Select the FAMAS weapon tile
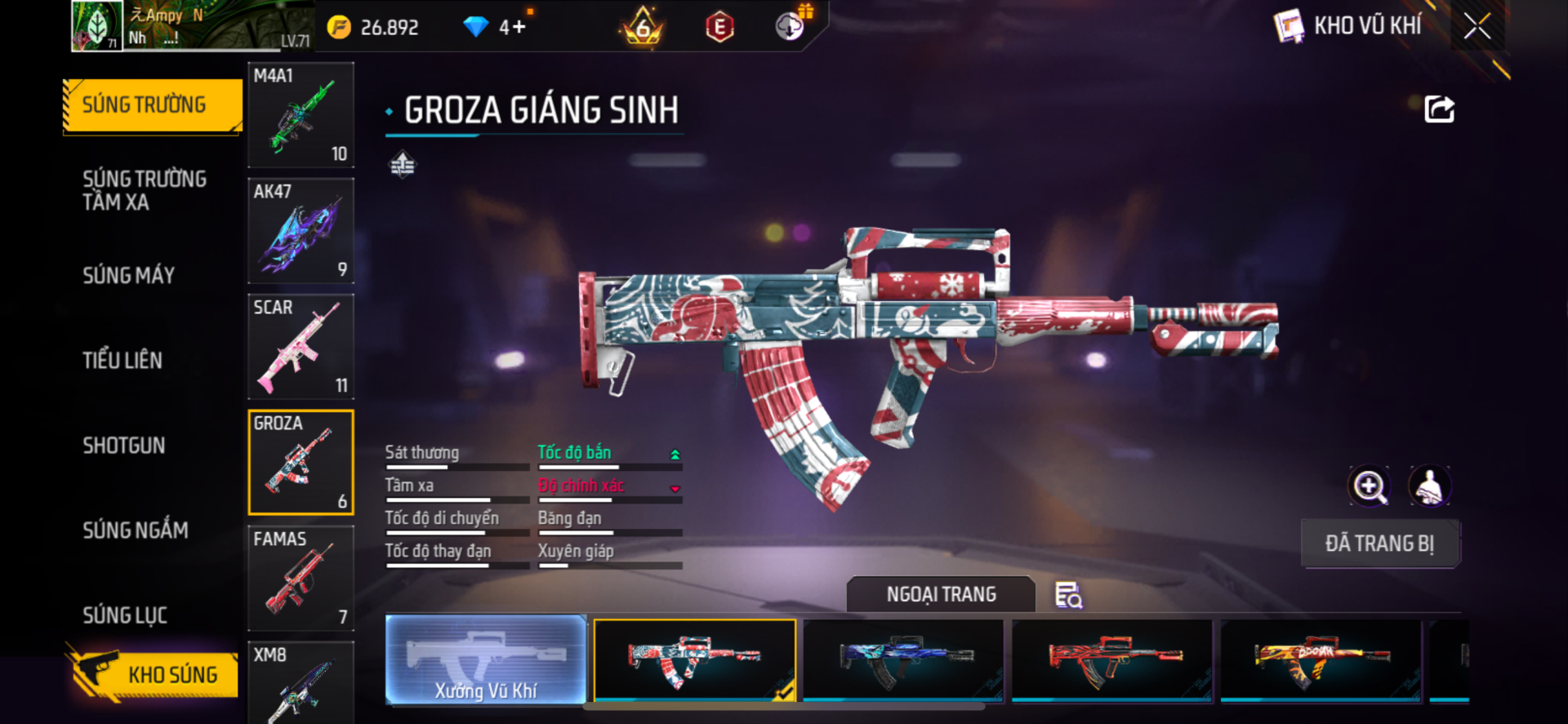 point(301,578)
